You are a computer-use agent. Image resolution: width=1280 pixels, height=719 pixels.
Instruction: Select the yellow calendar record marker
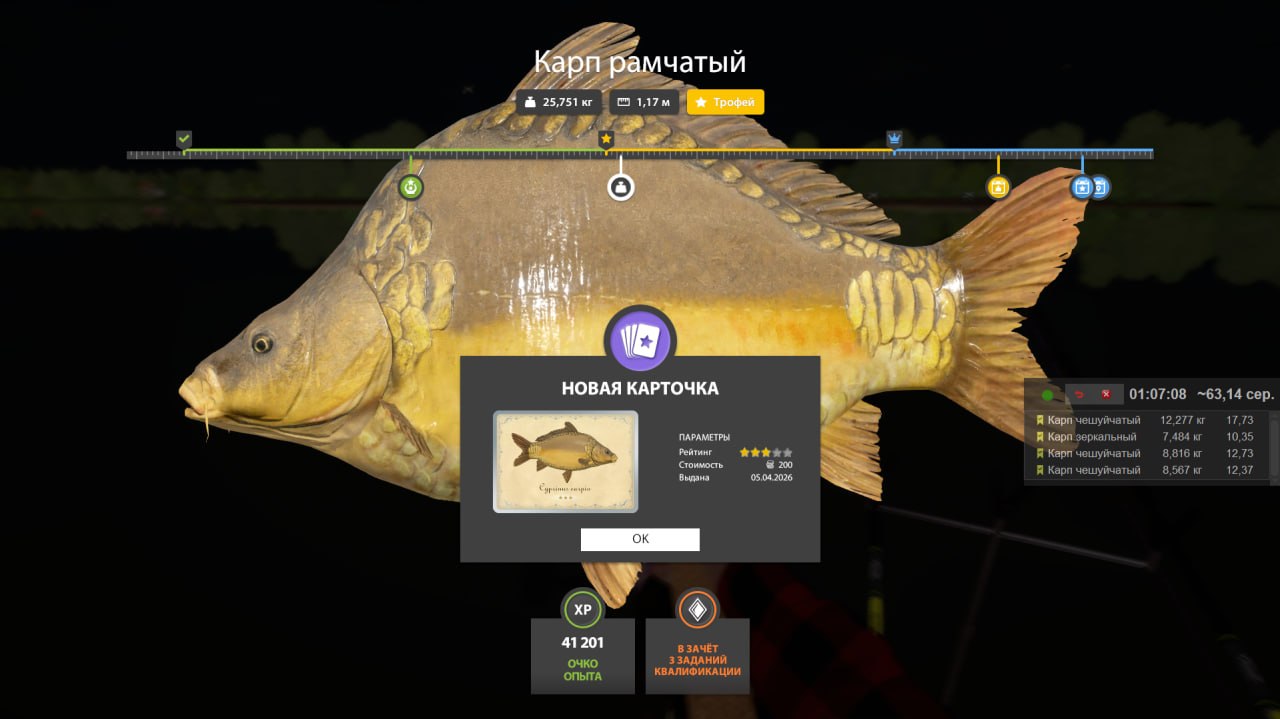tap(998, 187)
